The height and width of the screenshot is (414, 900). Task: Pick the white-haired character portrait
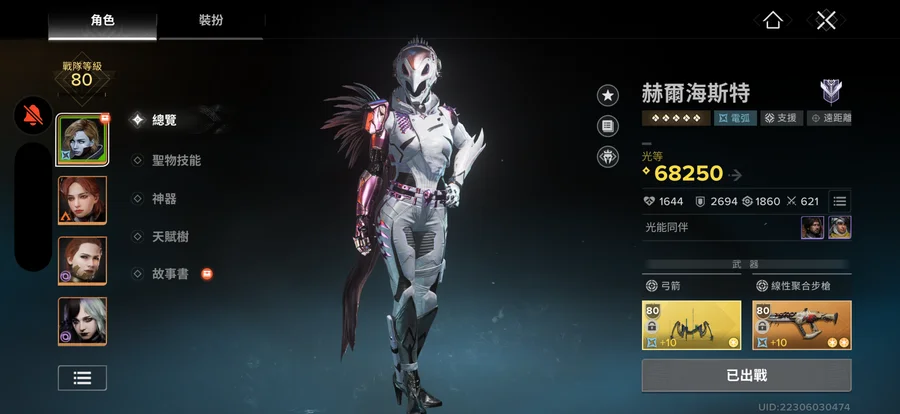pos(82,321)
